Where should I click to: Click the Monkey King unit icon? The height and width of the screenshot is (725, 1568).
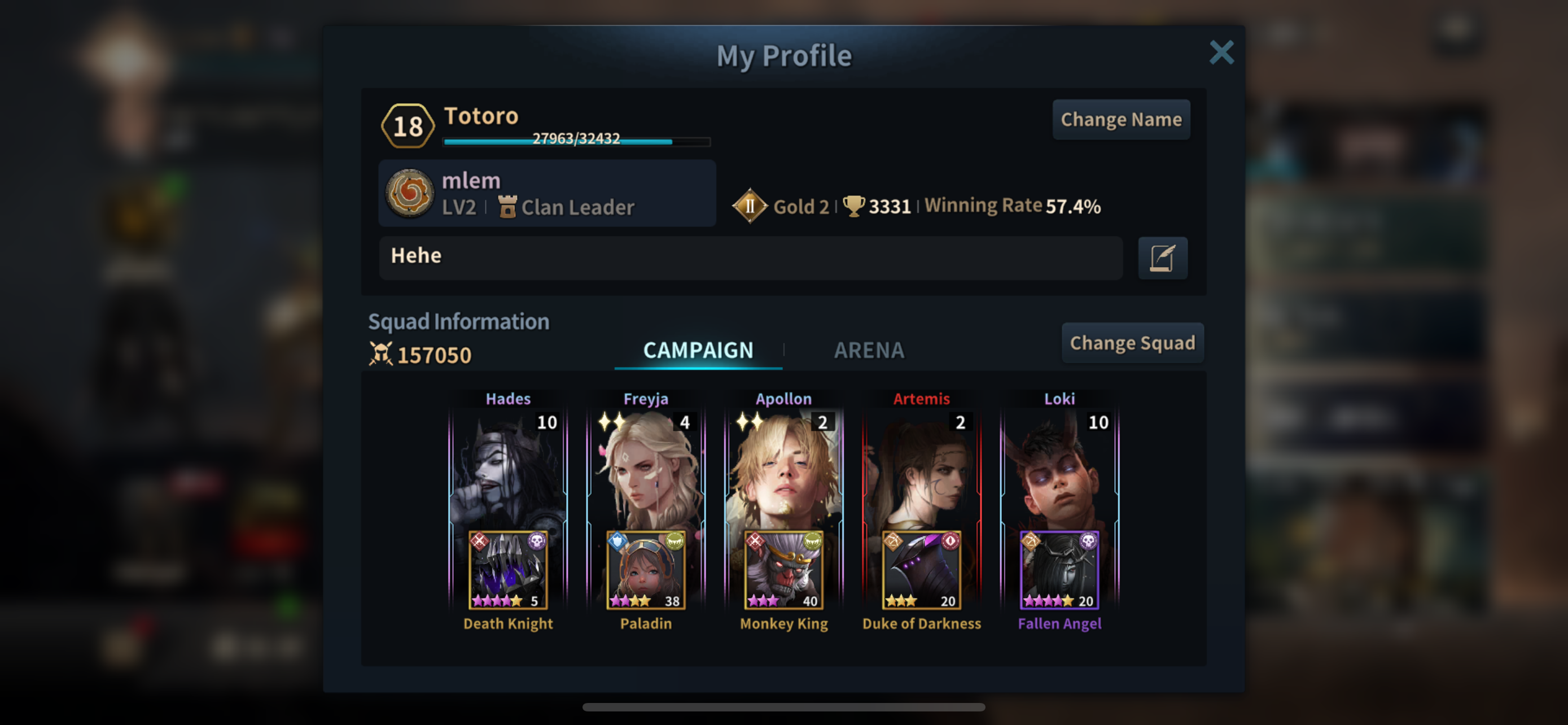(783, 570)
